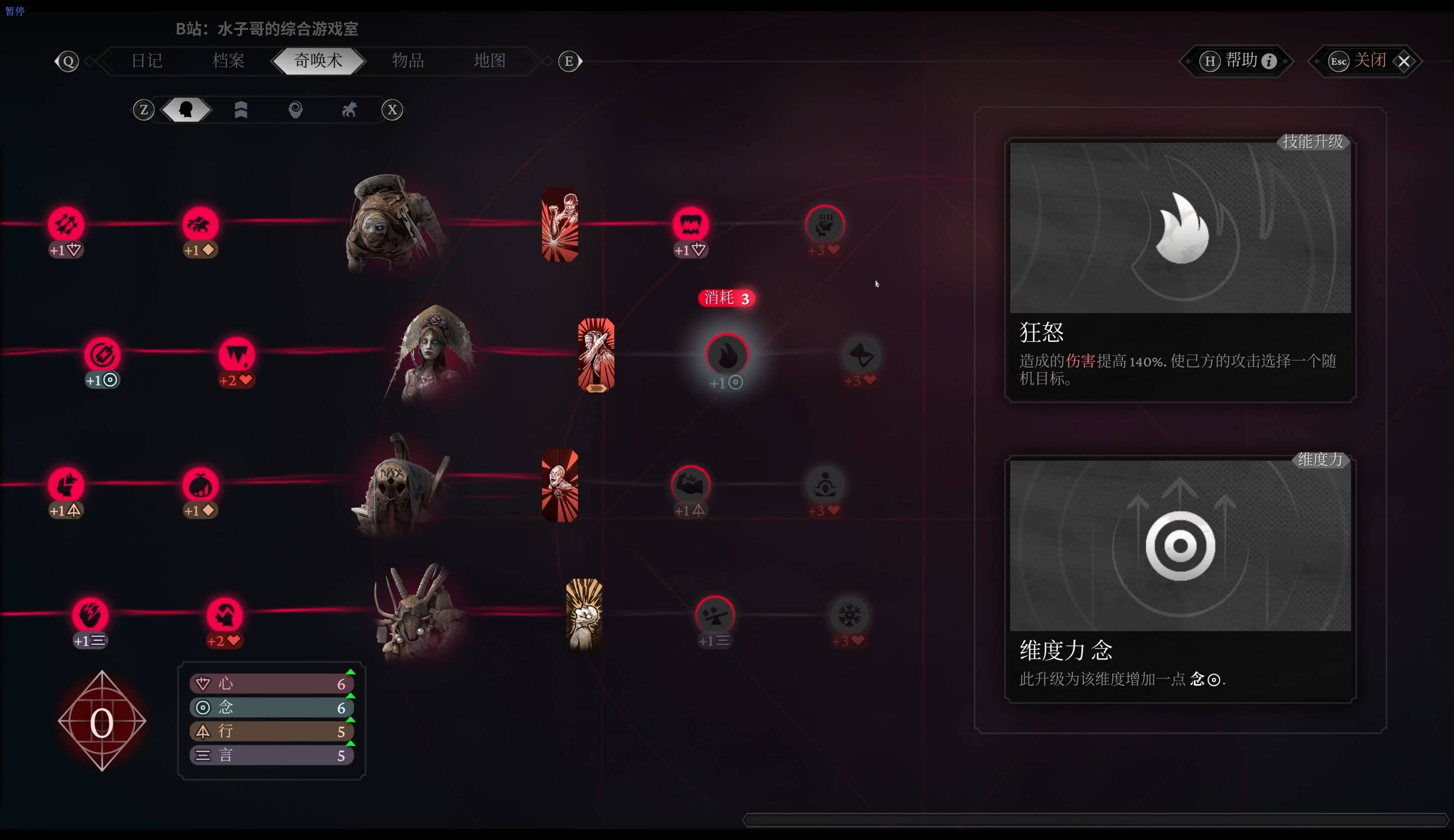Select the 物品 tab
Image resolution: width=1454 pixels, height=840 pixels.
point(408,61)
